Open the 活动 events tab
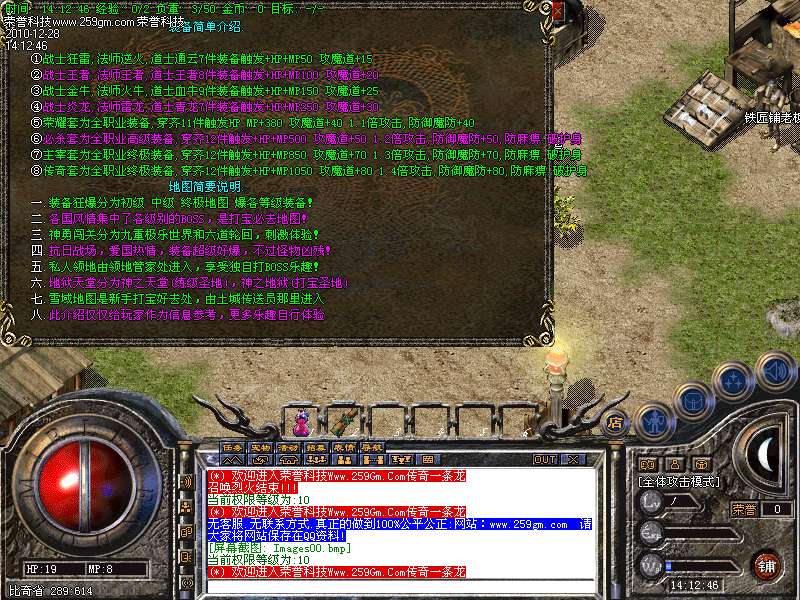 pos(288,446)
